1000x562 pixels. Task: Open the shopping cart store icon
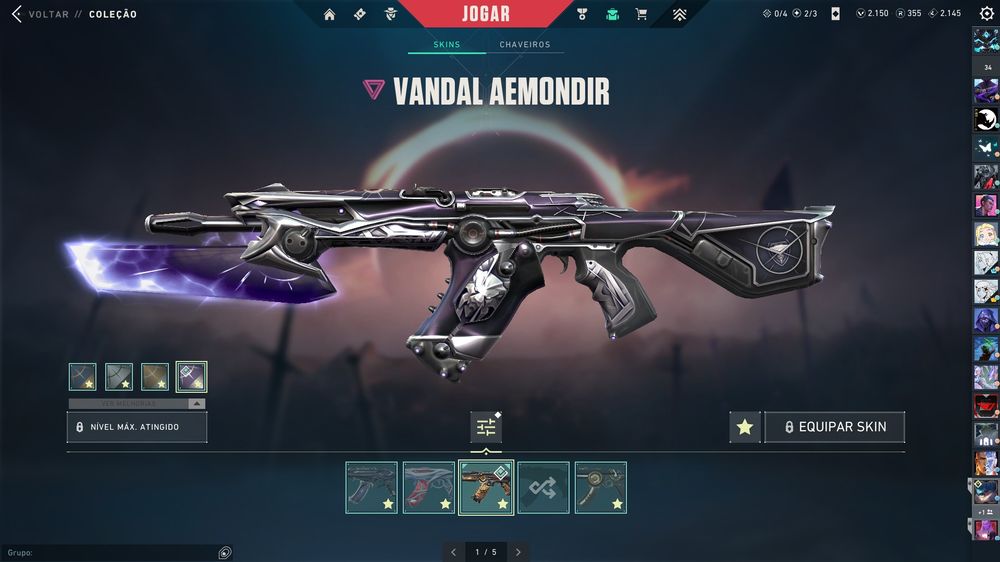click(641, 14)
